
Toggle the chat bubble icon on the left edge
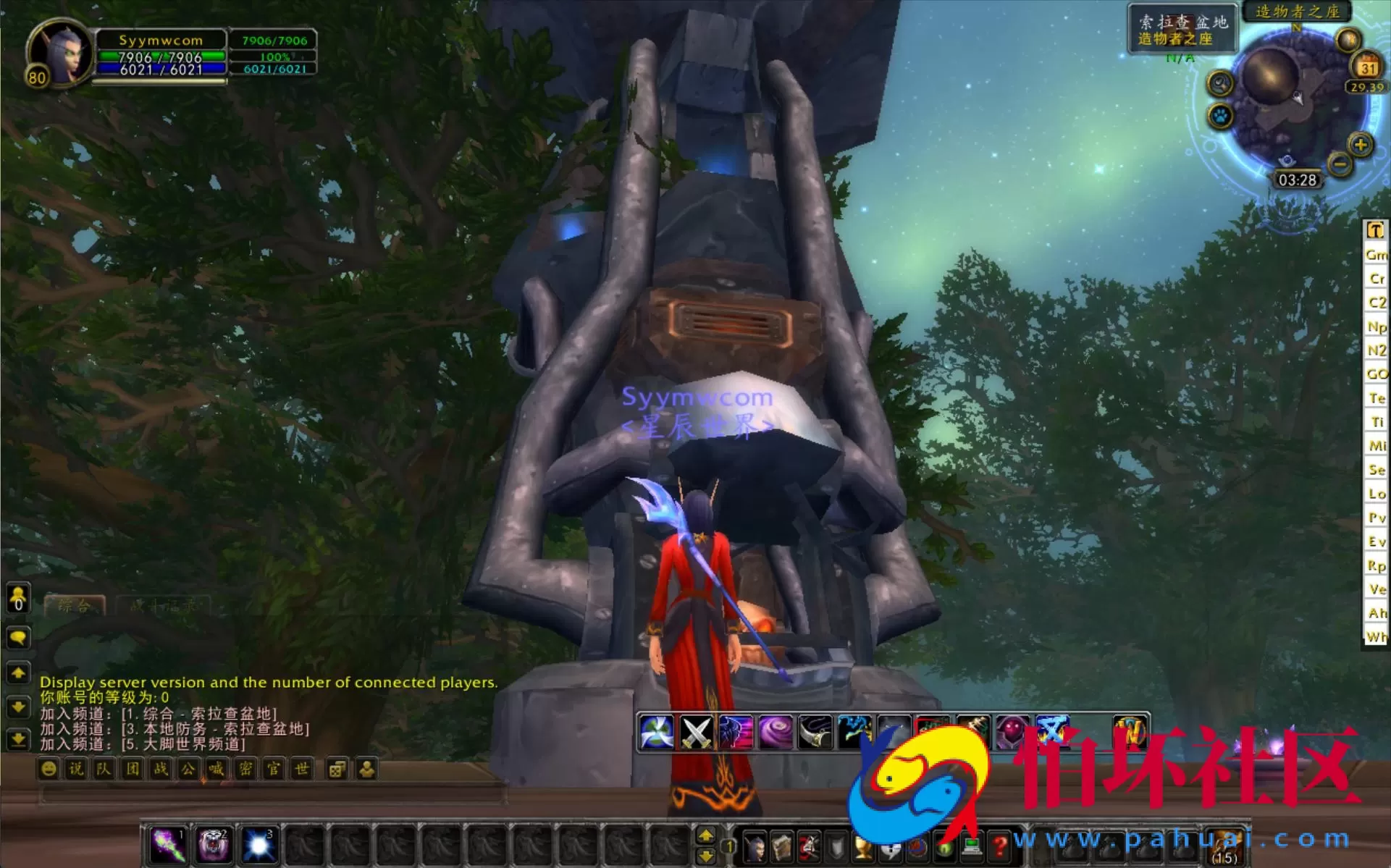[x=18, y=638]
